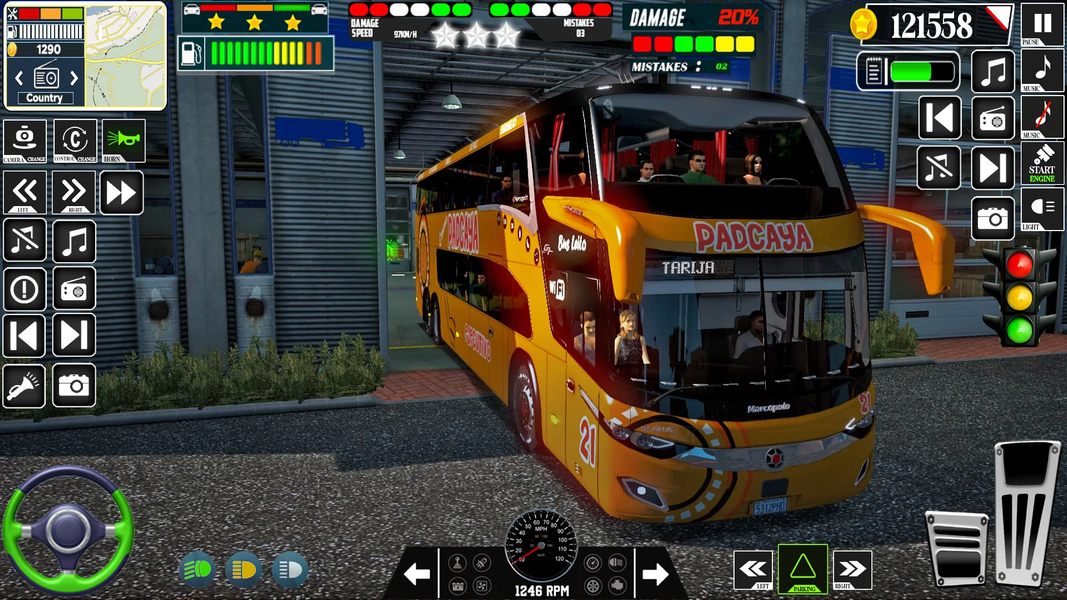Change the camera view
The width and height of the screenshot is (1067, 600).
pyautogui.click(x=24, y=140)
